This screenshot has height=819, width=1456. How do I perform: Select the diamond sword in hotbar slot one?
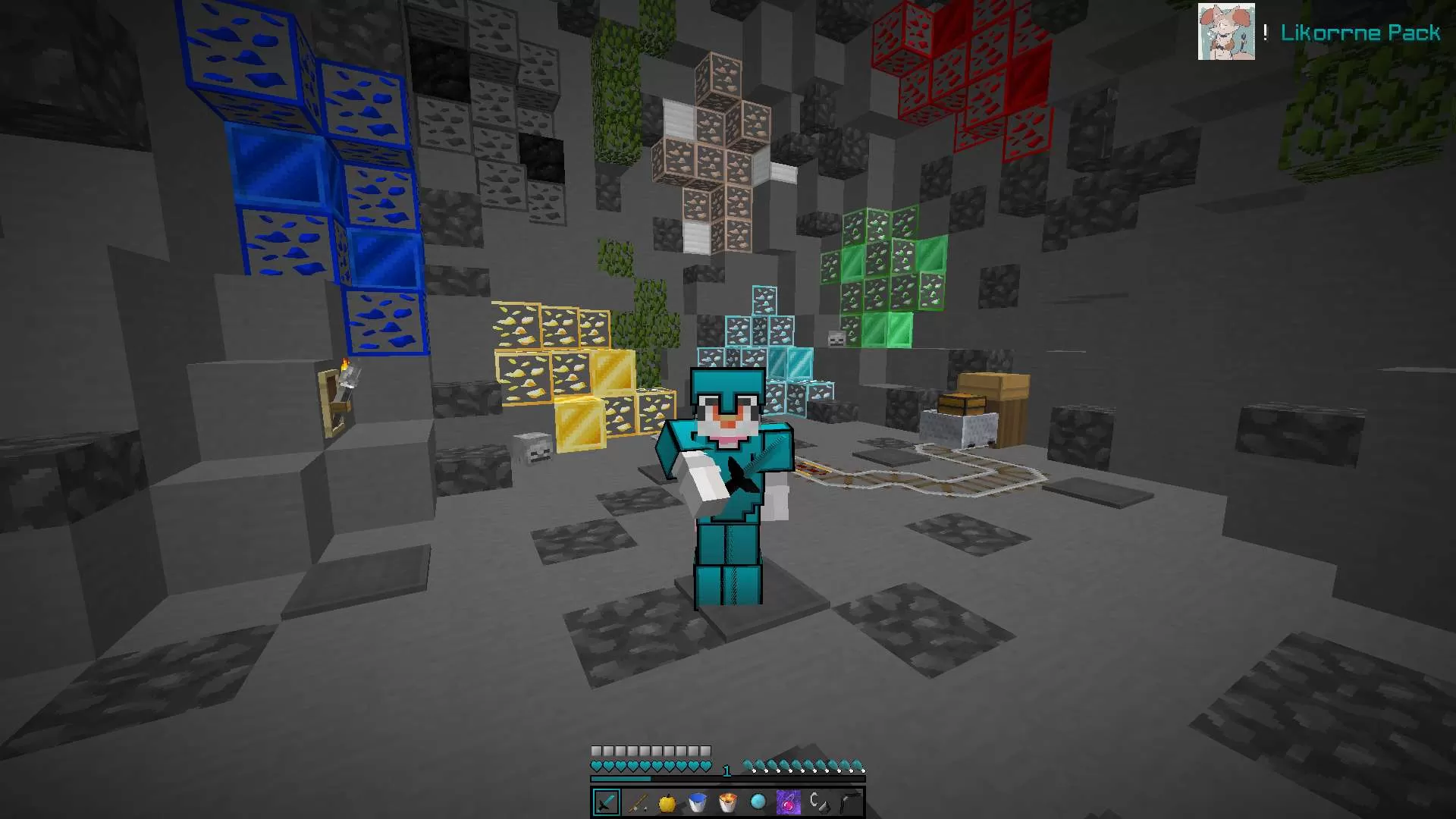pyautogui.click(x=605, y=800)
